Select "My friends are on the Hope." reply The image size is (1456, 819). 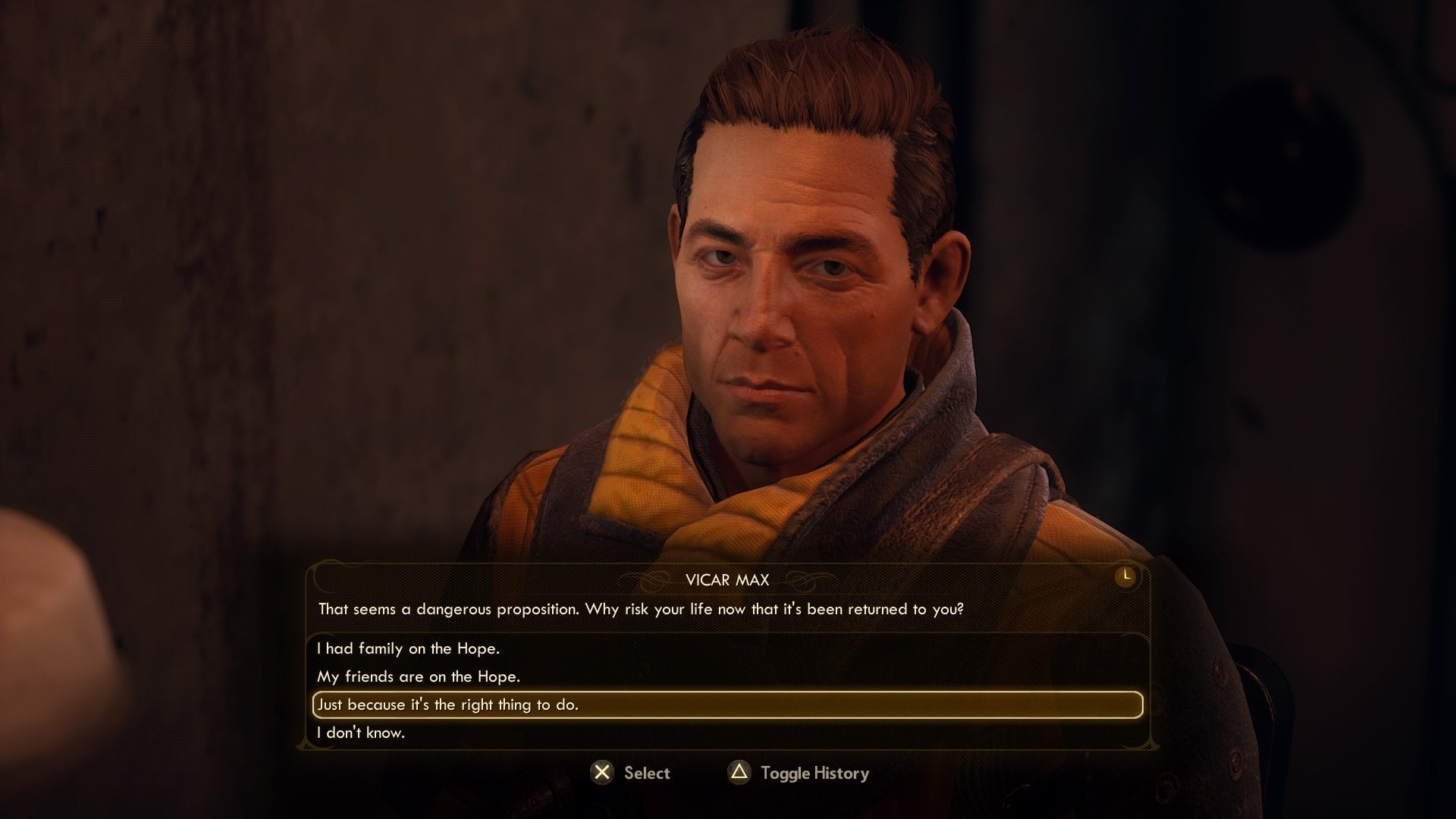419,676
